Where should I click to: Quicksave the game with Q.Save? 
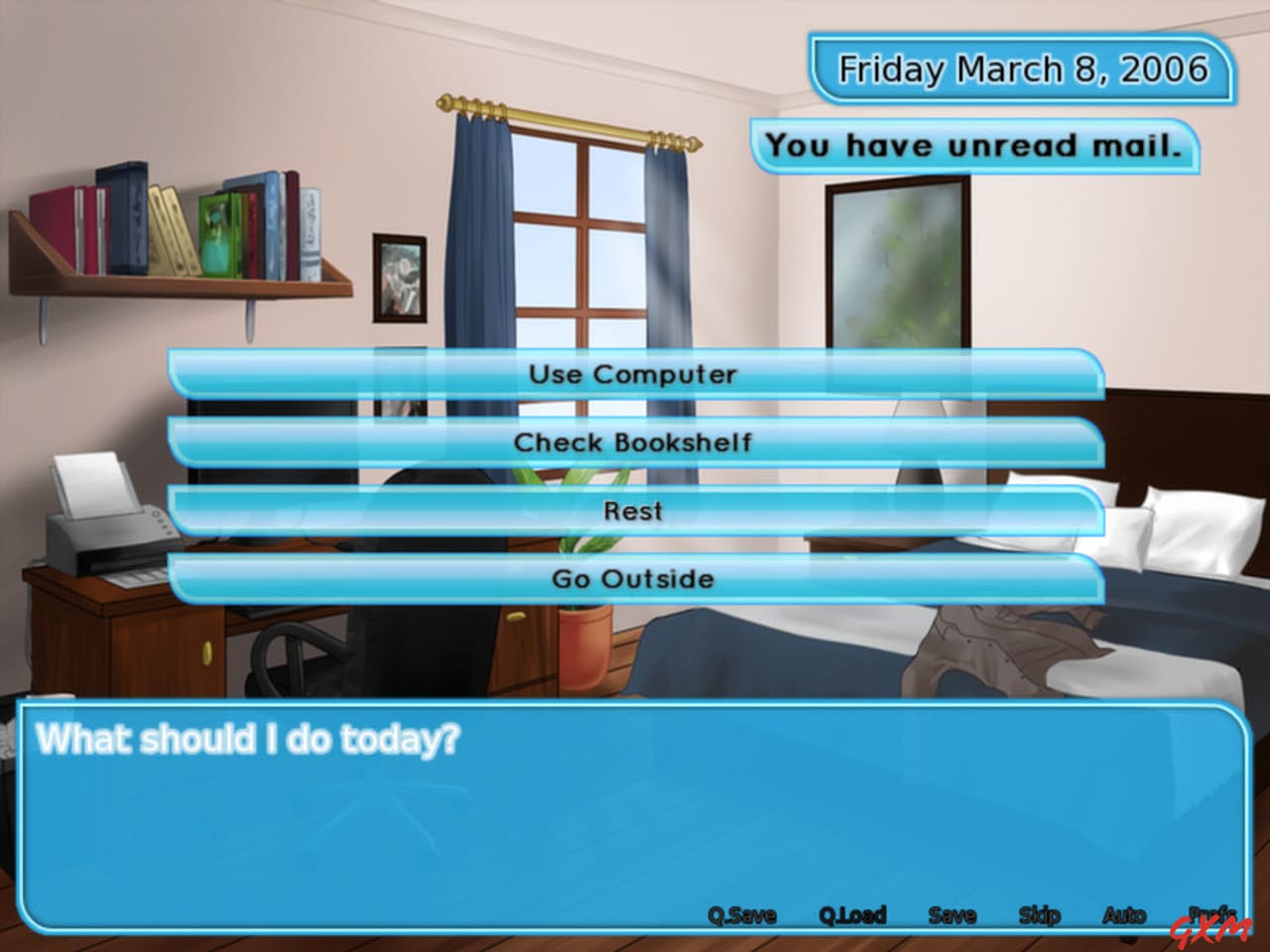[x=740, y=915]
